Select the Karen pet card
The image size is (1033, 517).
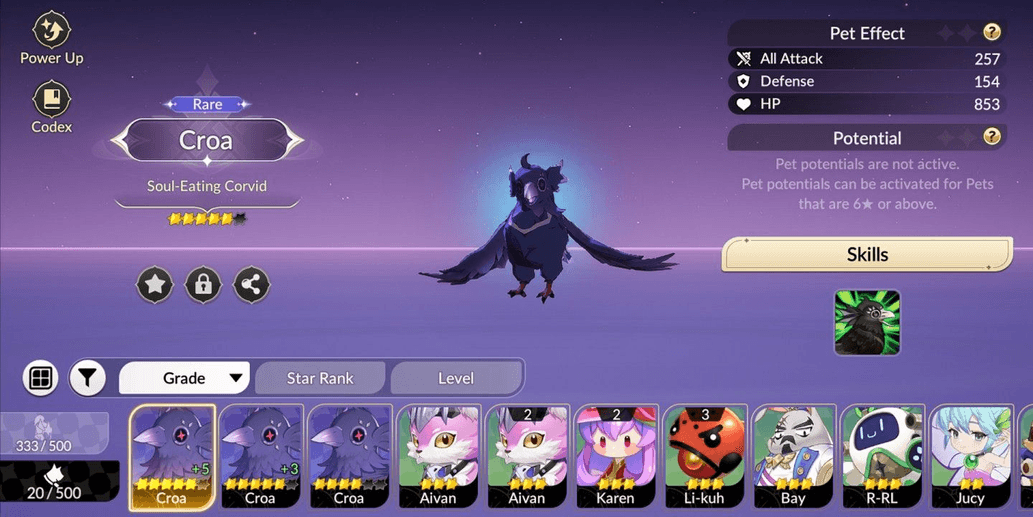[x=615, y=457]
